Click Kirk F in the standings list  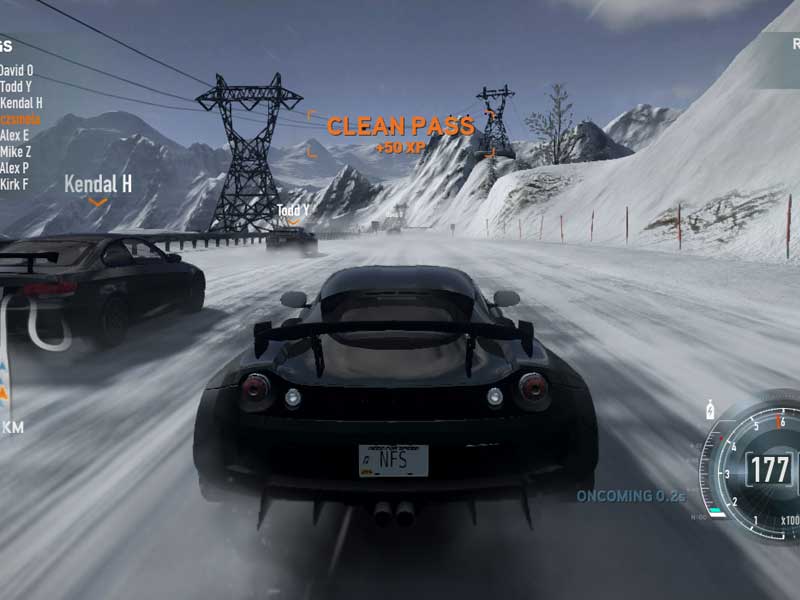pyautogui.click(x=15, y=184)
